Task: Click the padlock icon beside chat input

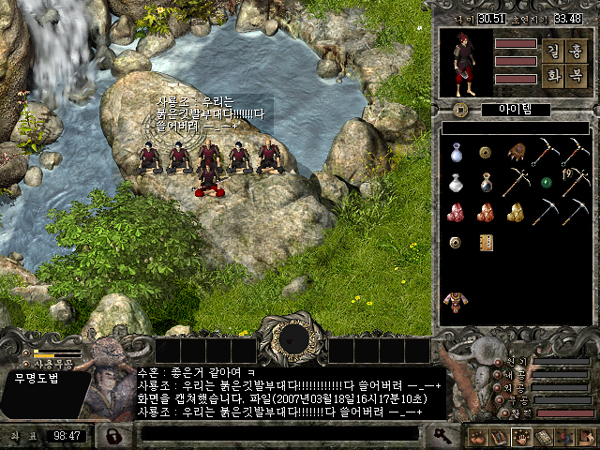Action: [x=115, y=435]
